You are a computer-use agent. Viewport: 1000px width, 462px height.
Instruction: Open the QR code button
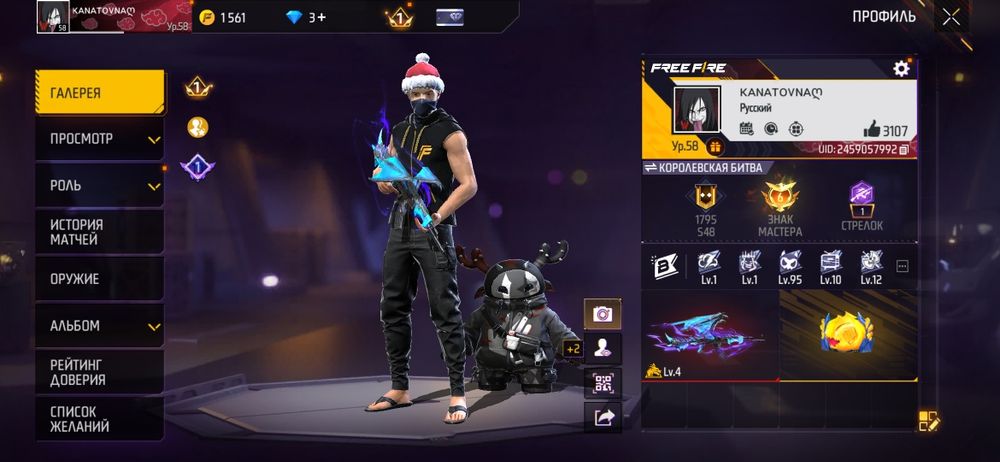click(x=603, y=383)
